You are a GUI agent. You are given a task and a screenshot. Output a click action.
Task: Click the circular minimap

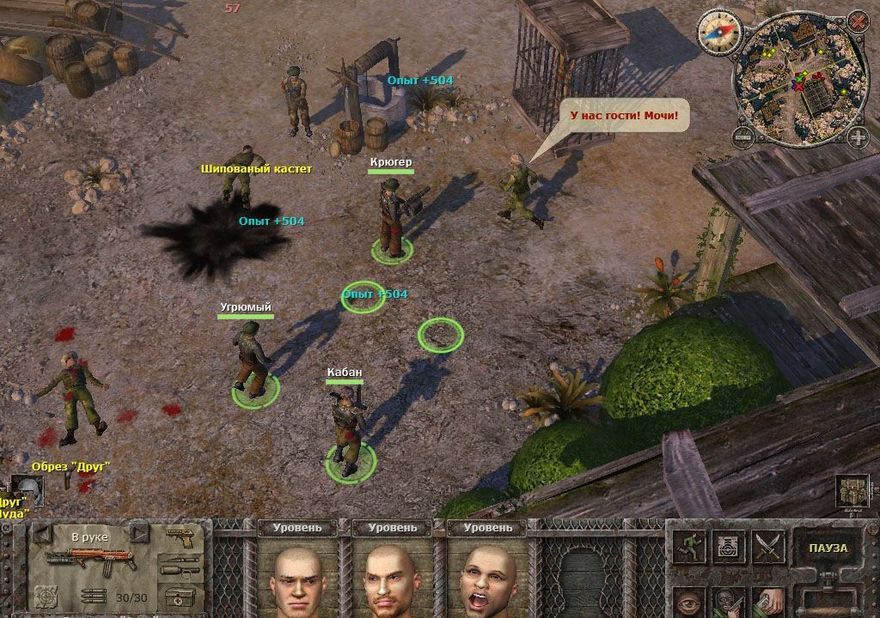(800, 78)
